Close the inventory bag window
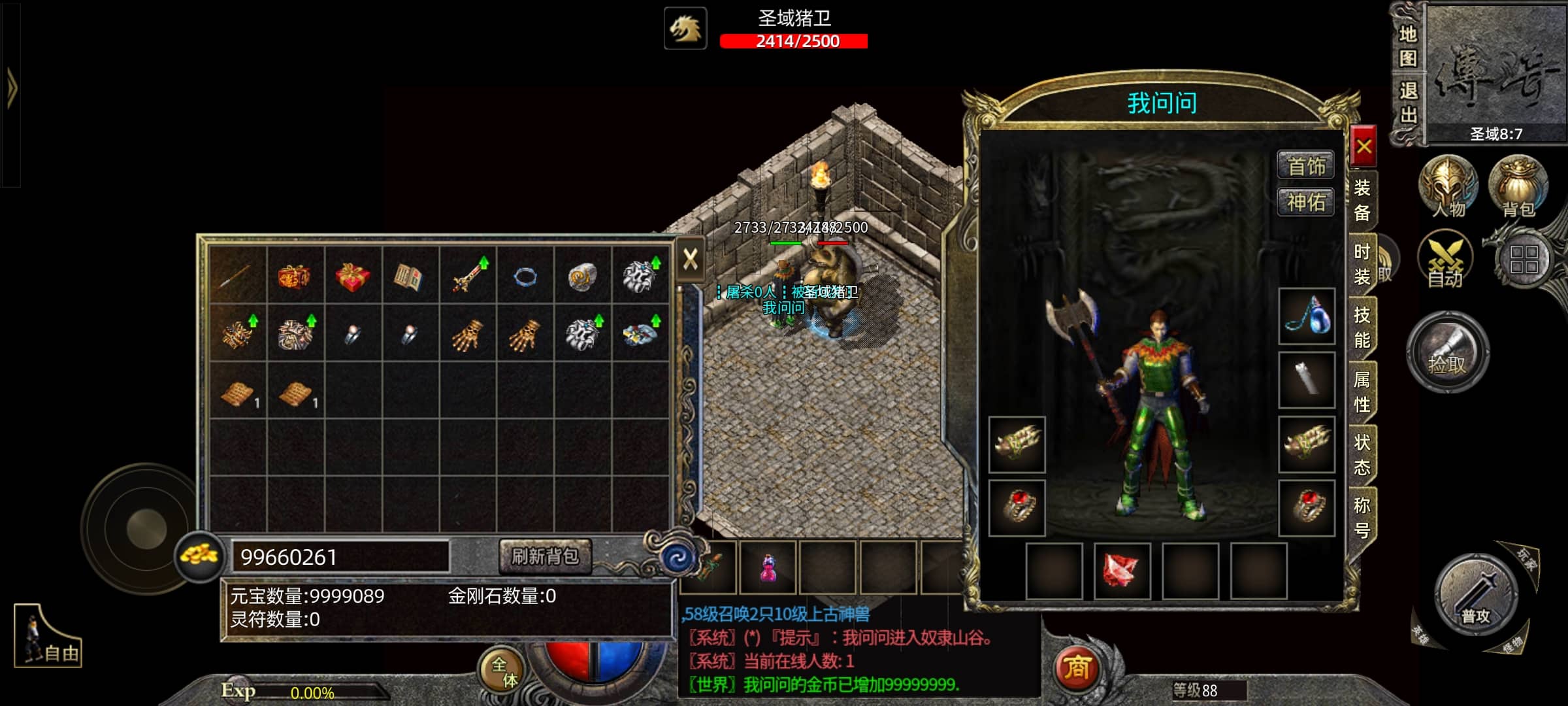This screenshot has width=1568, height=706. point(690,260)
